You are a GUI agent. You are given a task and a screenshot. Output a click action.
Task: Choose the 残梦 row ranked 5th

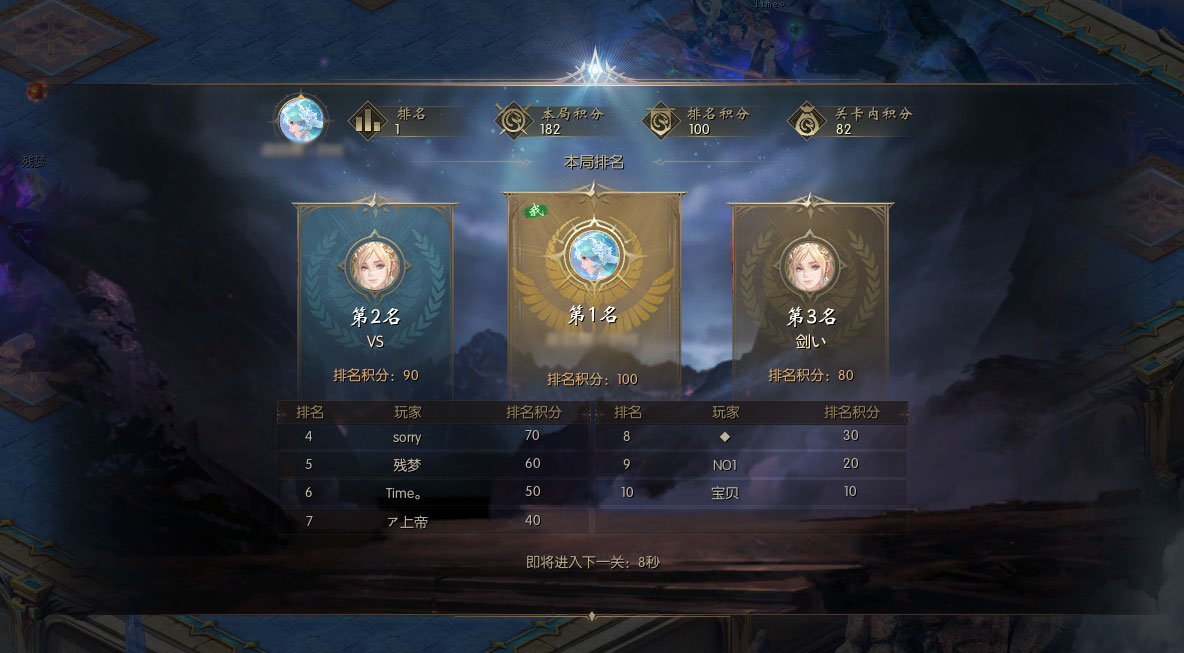pyautogui.click(x=432, y=464)
